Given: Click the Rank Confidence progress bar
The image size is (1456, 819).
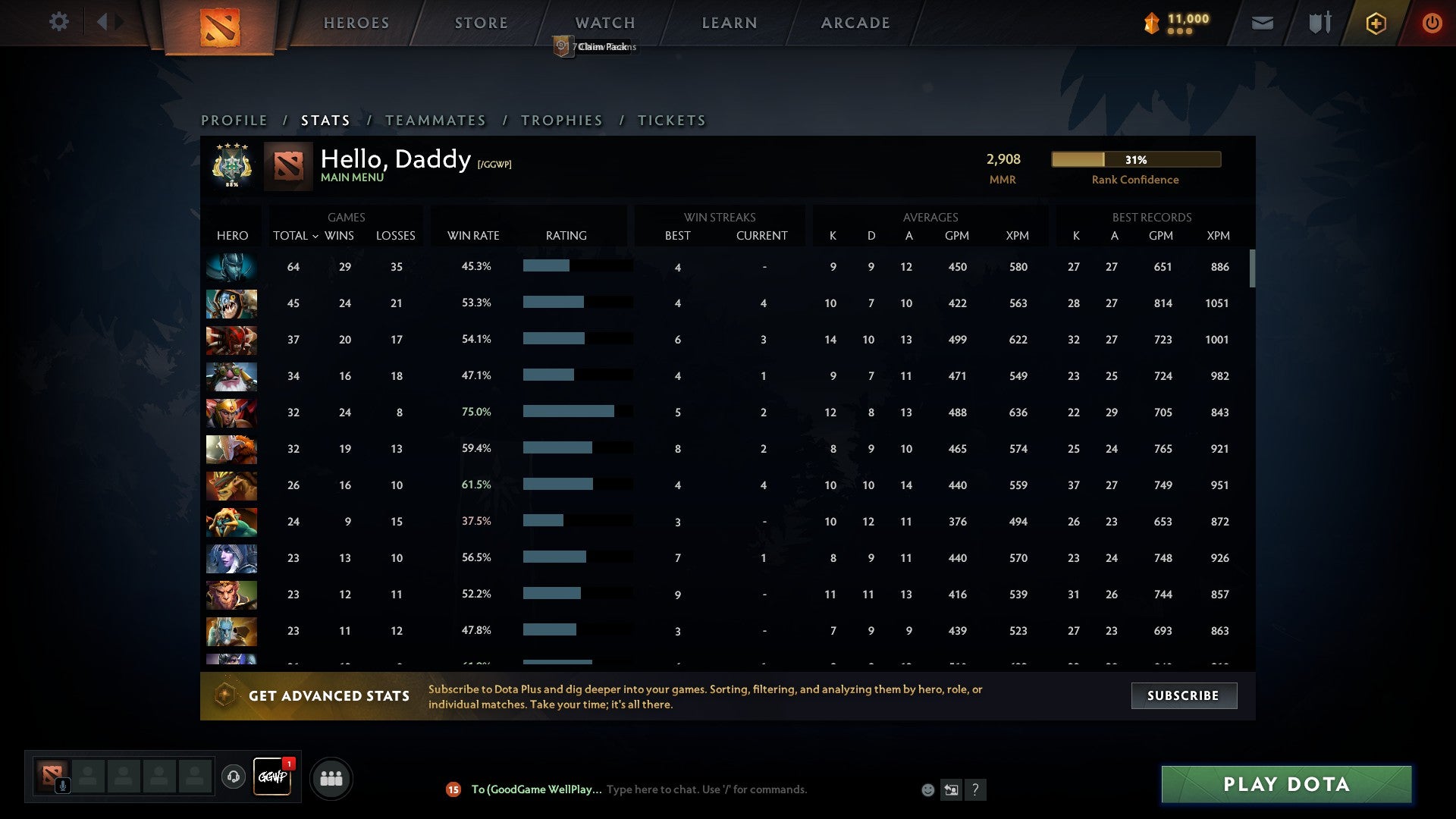Looking at the screenshot, I should pos(1134,159).
